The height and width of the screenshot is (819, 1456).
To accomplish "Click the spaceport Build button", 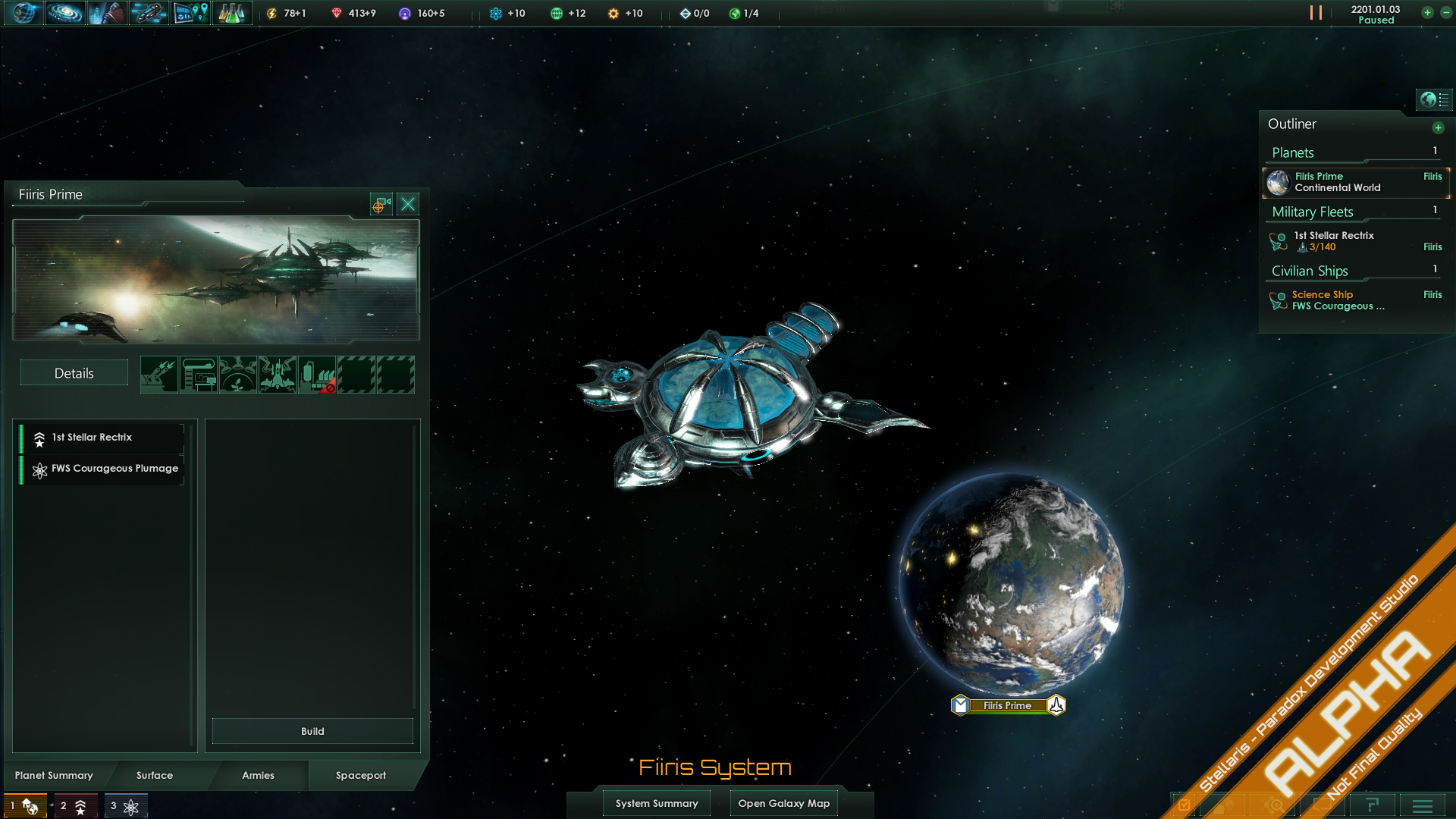I will [312, 731].
